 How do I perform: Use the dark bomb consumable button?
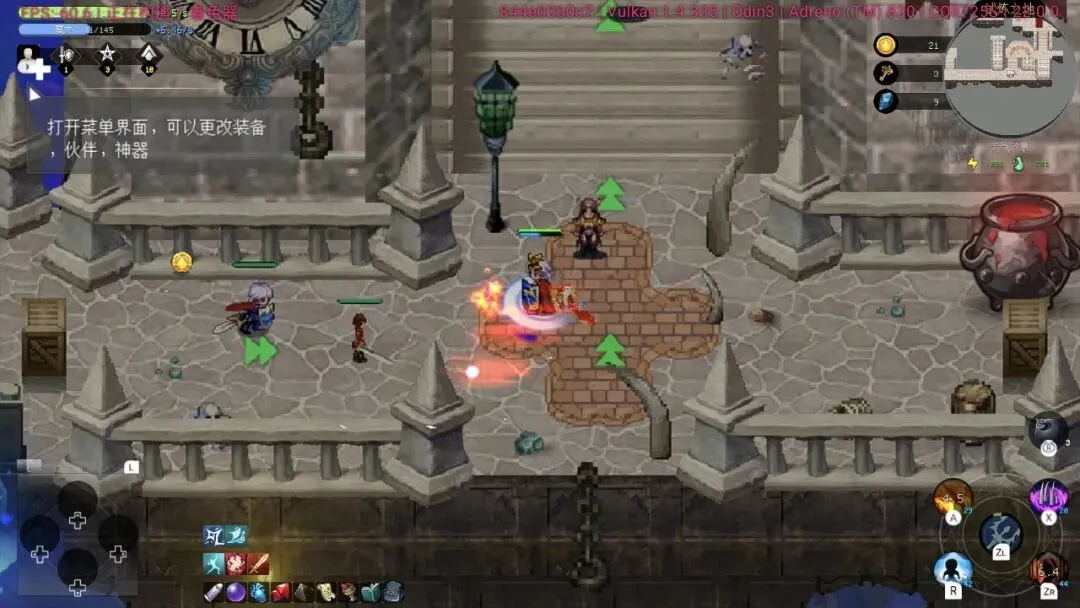point(1048,429)
